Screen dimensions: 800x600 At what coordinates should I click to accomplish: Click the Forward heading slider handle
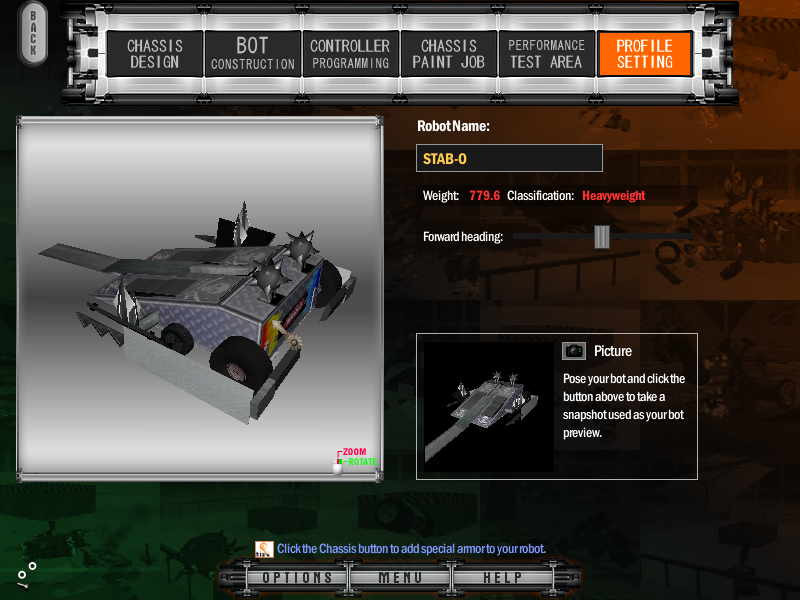pos(601,236)
